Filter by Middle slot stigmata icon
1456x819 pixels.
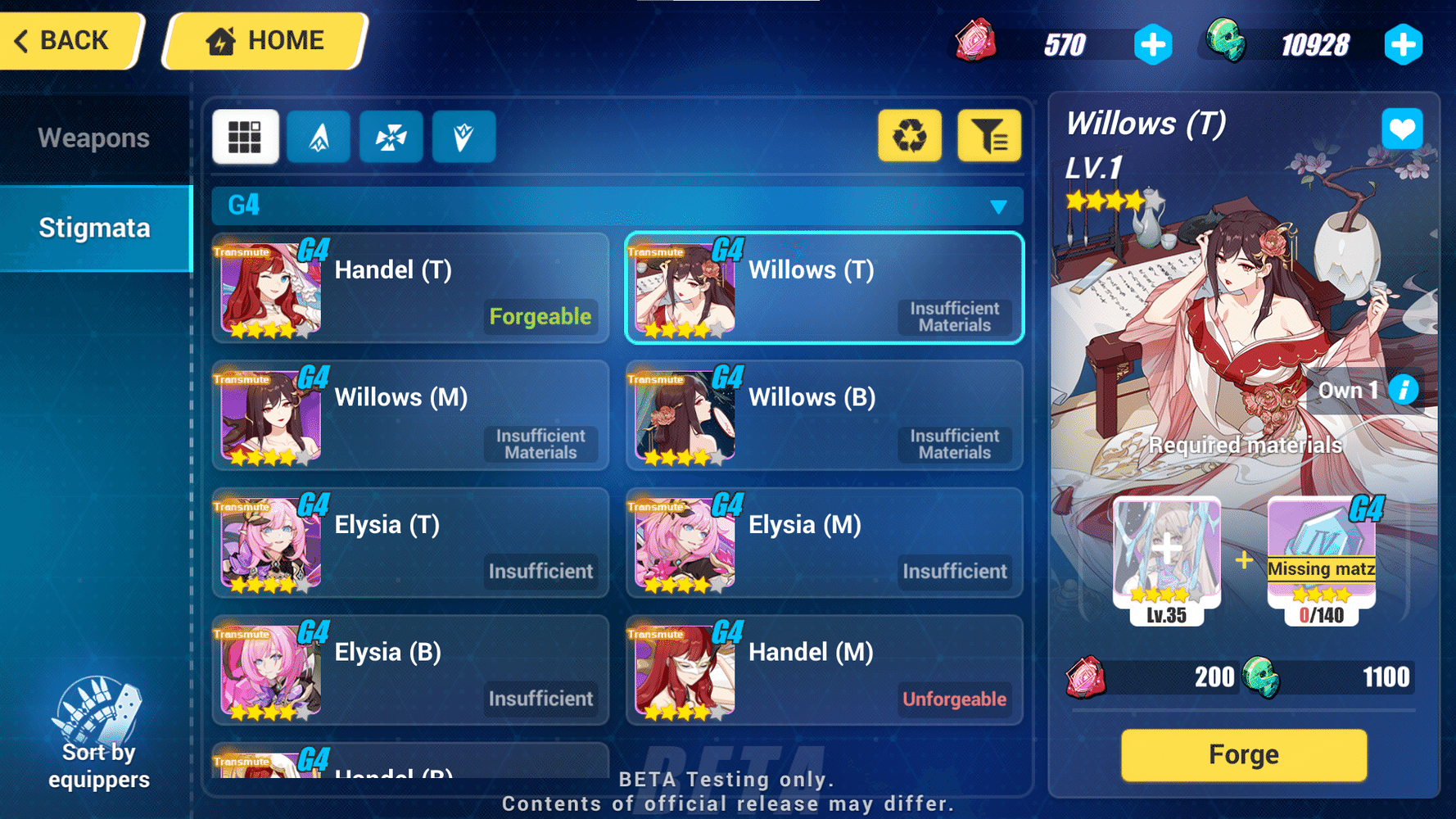pyautogui.click(x=391, y=136)
